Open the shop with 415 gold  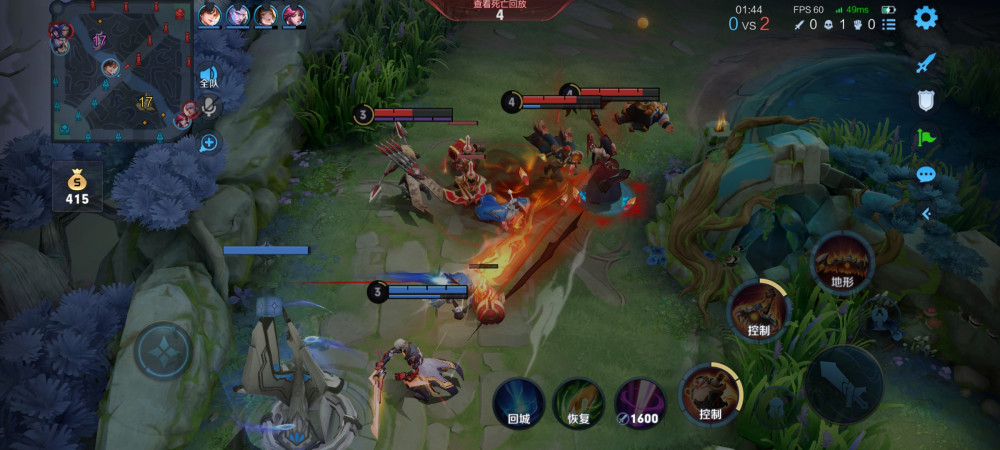[x=77, y=187]
